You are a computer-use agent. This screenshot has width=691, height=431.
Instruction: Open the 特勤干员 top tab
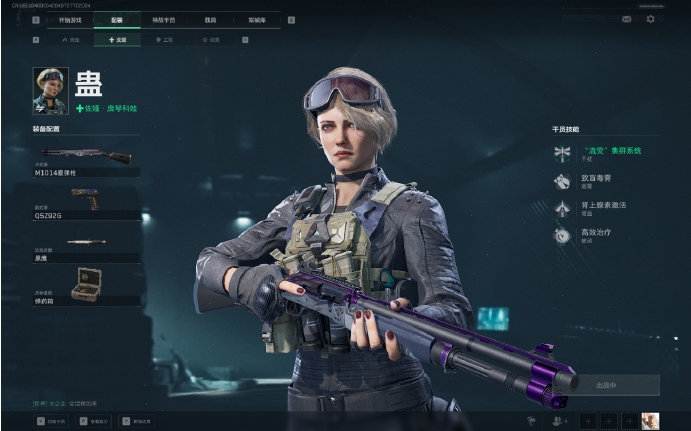click(x=166, y=19)
